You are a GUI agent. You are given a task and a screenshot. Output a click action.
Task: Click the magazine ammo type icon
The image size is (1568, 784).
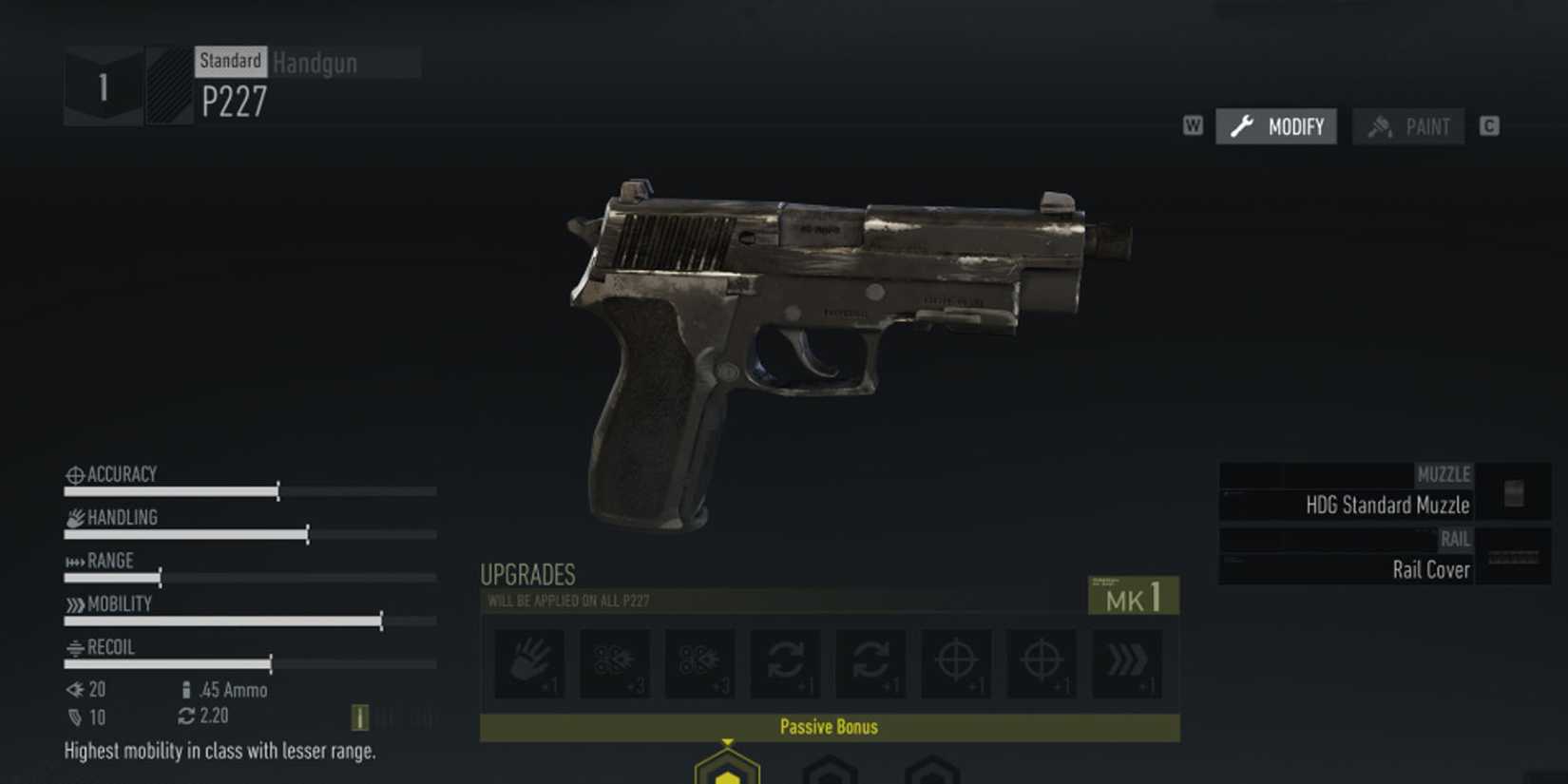pyautogui.click(x=184, y=690)
